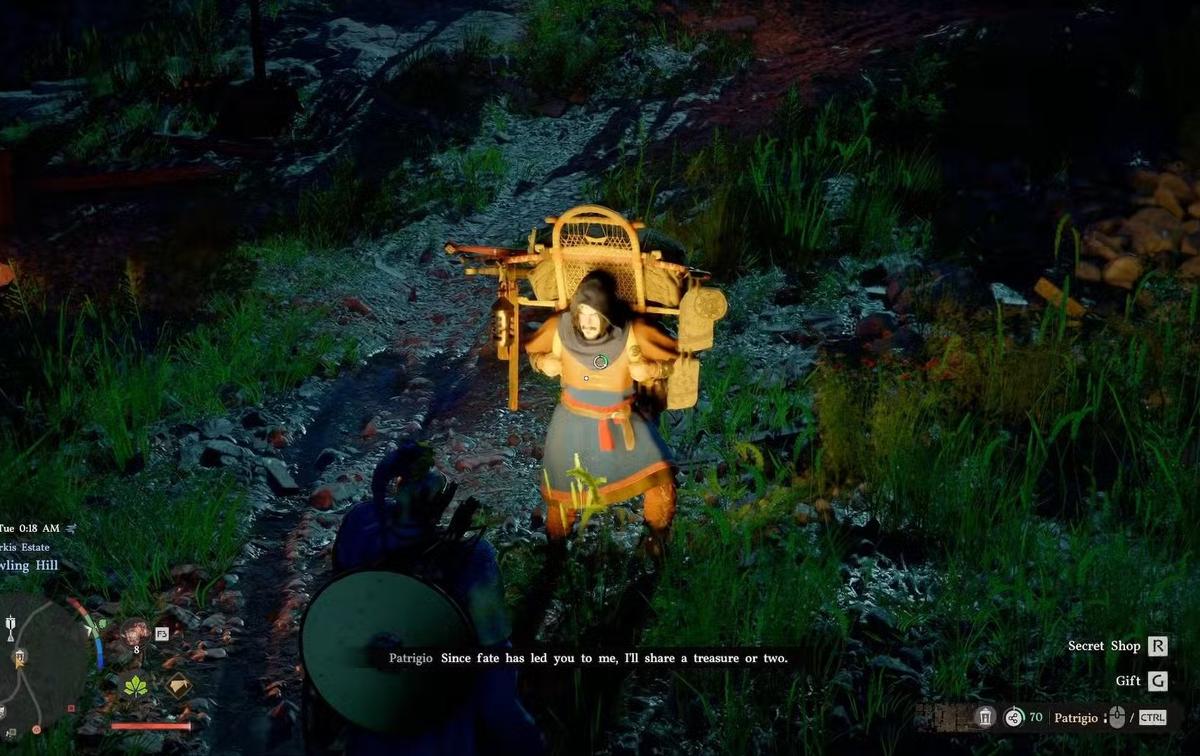Choose the Gift interaction option

click(1157, 681)
